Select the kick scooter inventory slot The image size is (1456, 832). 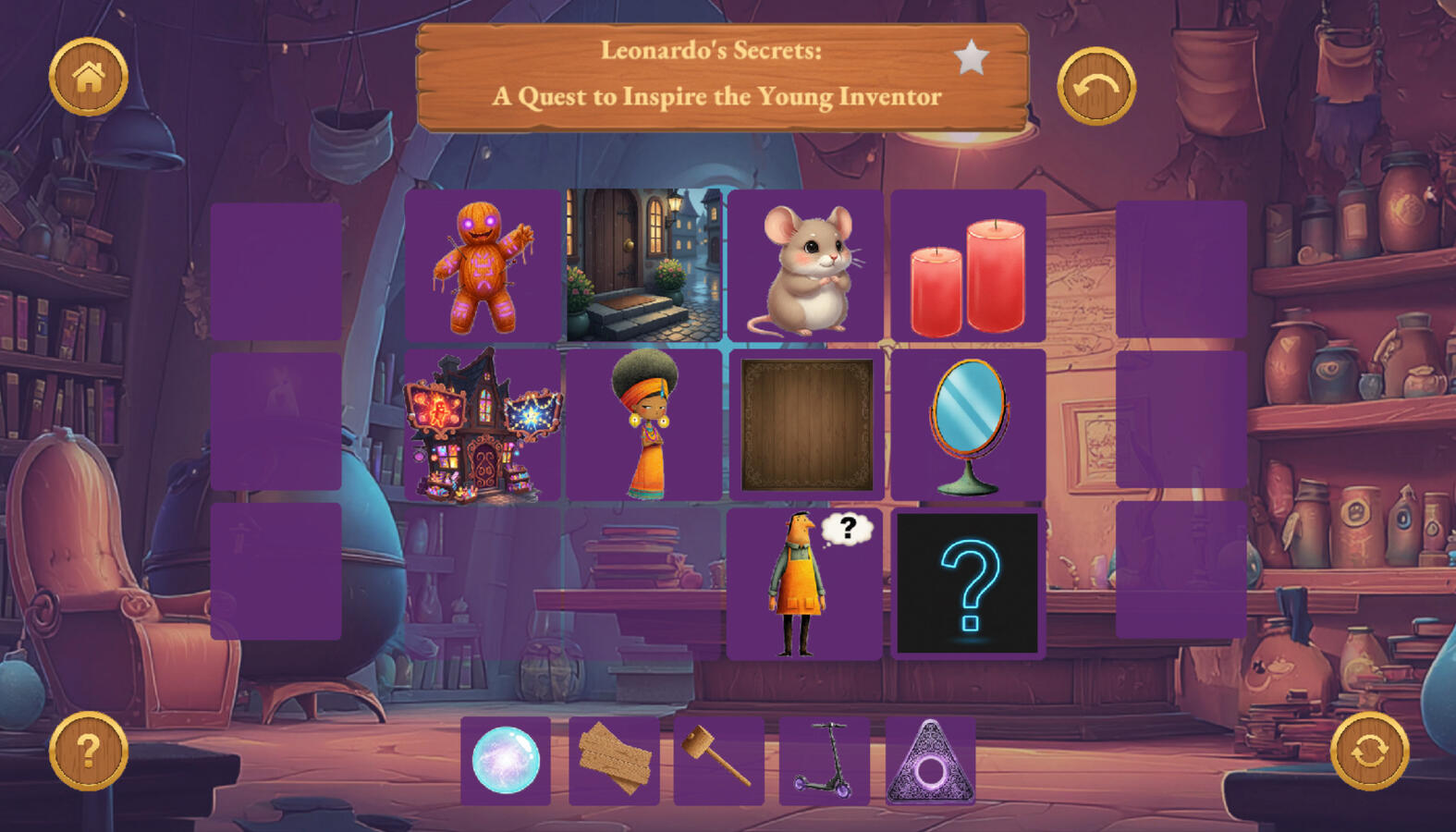pos(825,760)
